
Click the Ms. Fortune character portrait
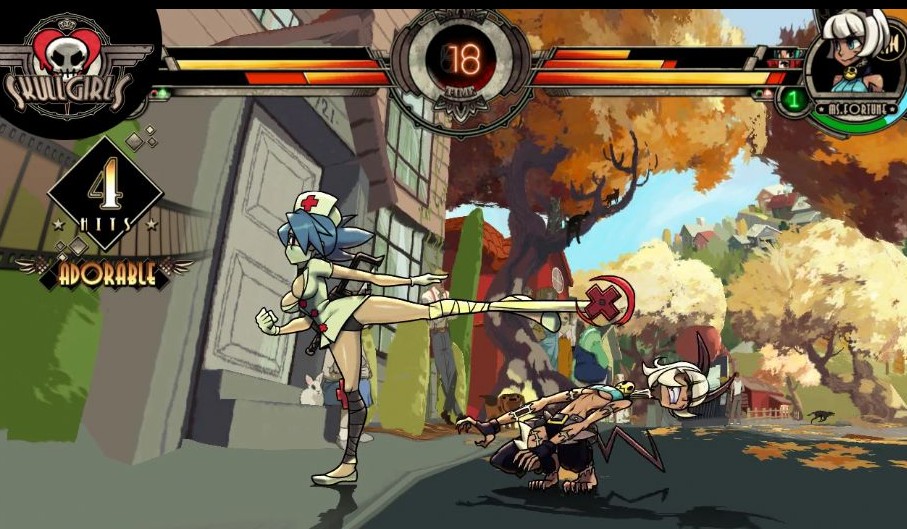point(856,56)
